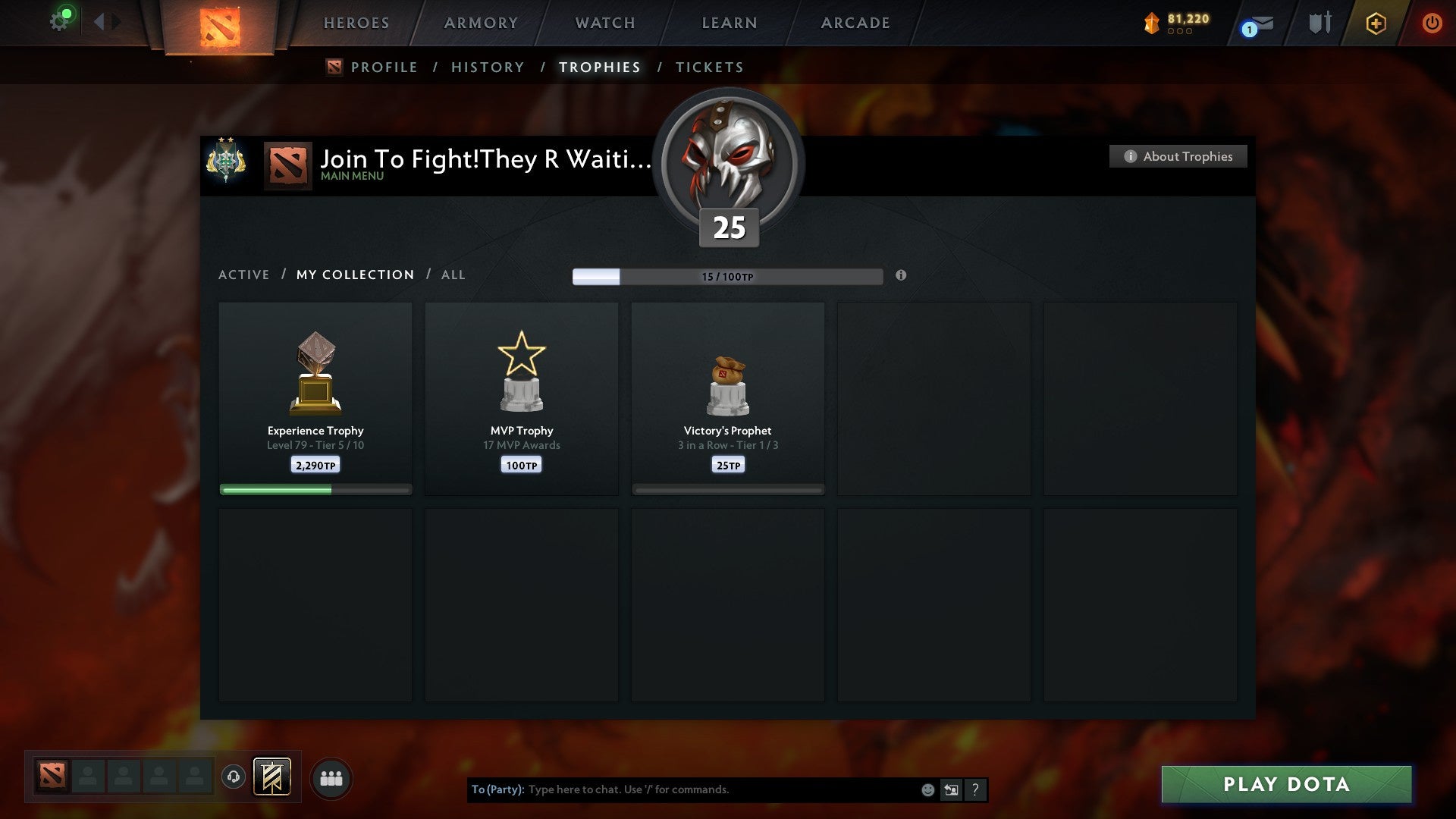This screenshot has width=1456, height=819.
Task: Click the About Trophies button
Action: coord(1178,156)
